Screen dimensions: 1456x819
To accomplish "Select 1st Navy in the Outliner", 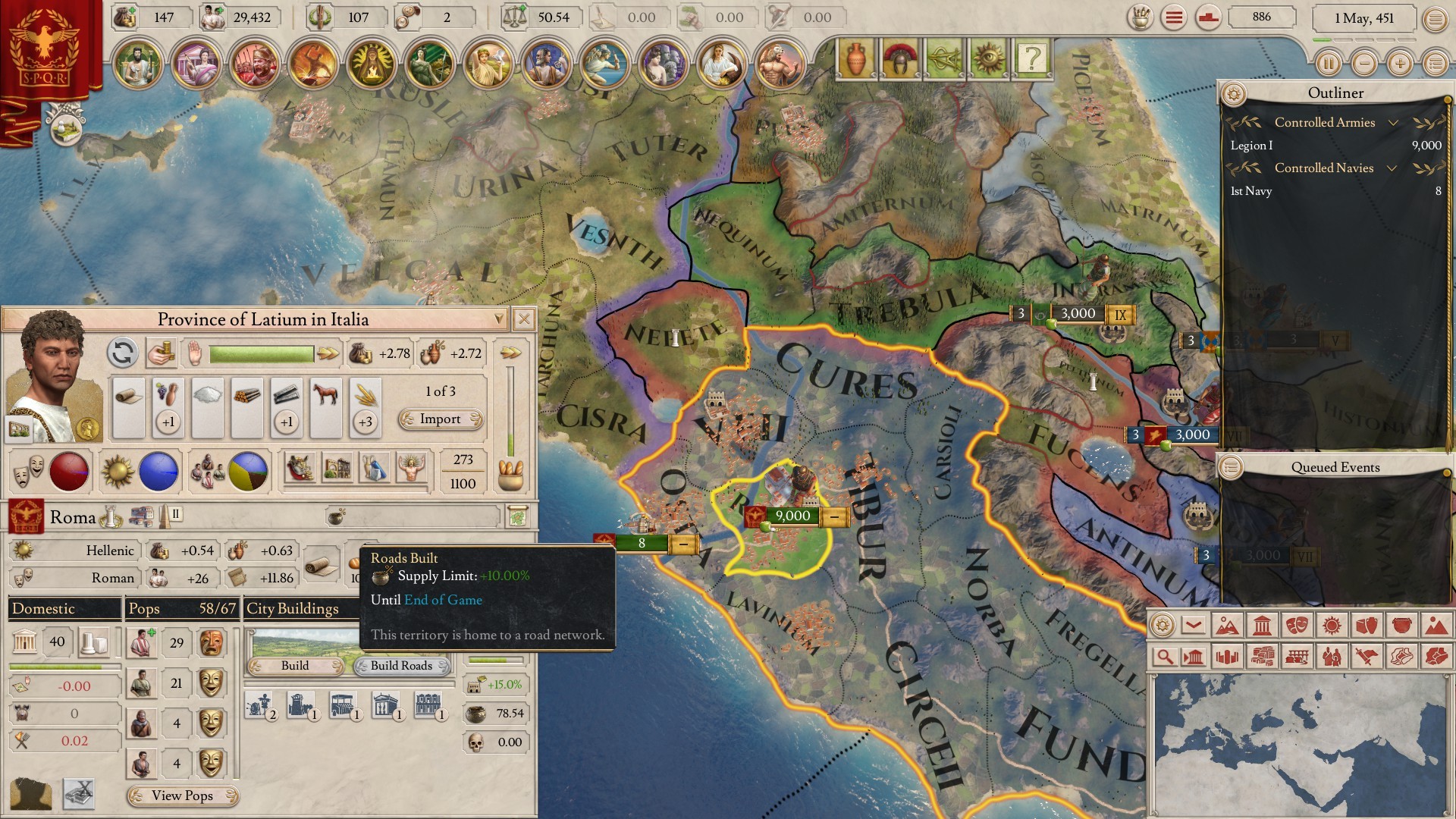I will [x=1251, y=191].
